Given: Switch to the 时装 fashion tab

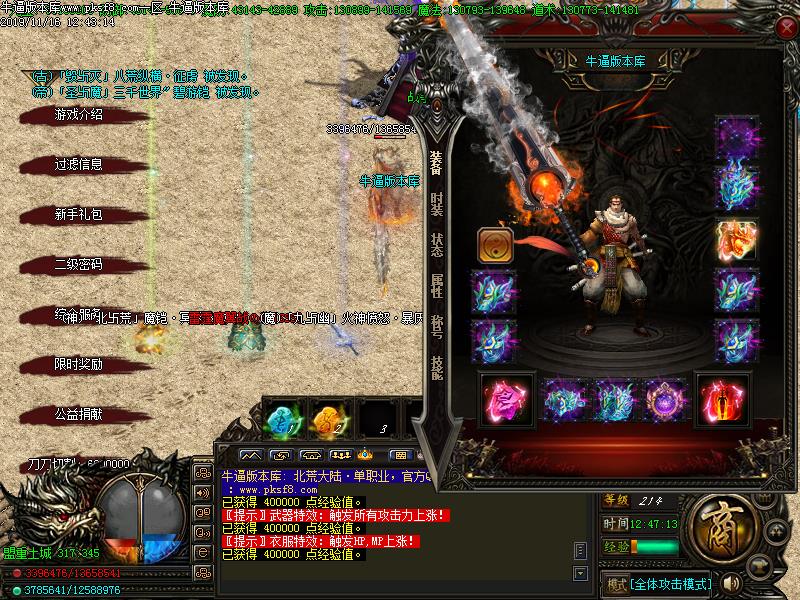Looking at the screenshot, I should point(436,203).
